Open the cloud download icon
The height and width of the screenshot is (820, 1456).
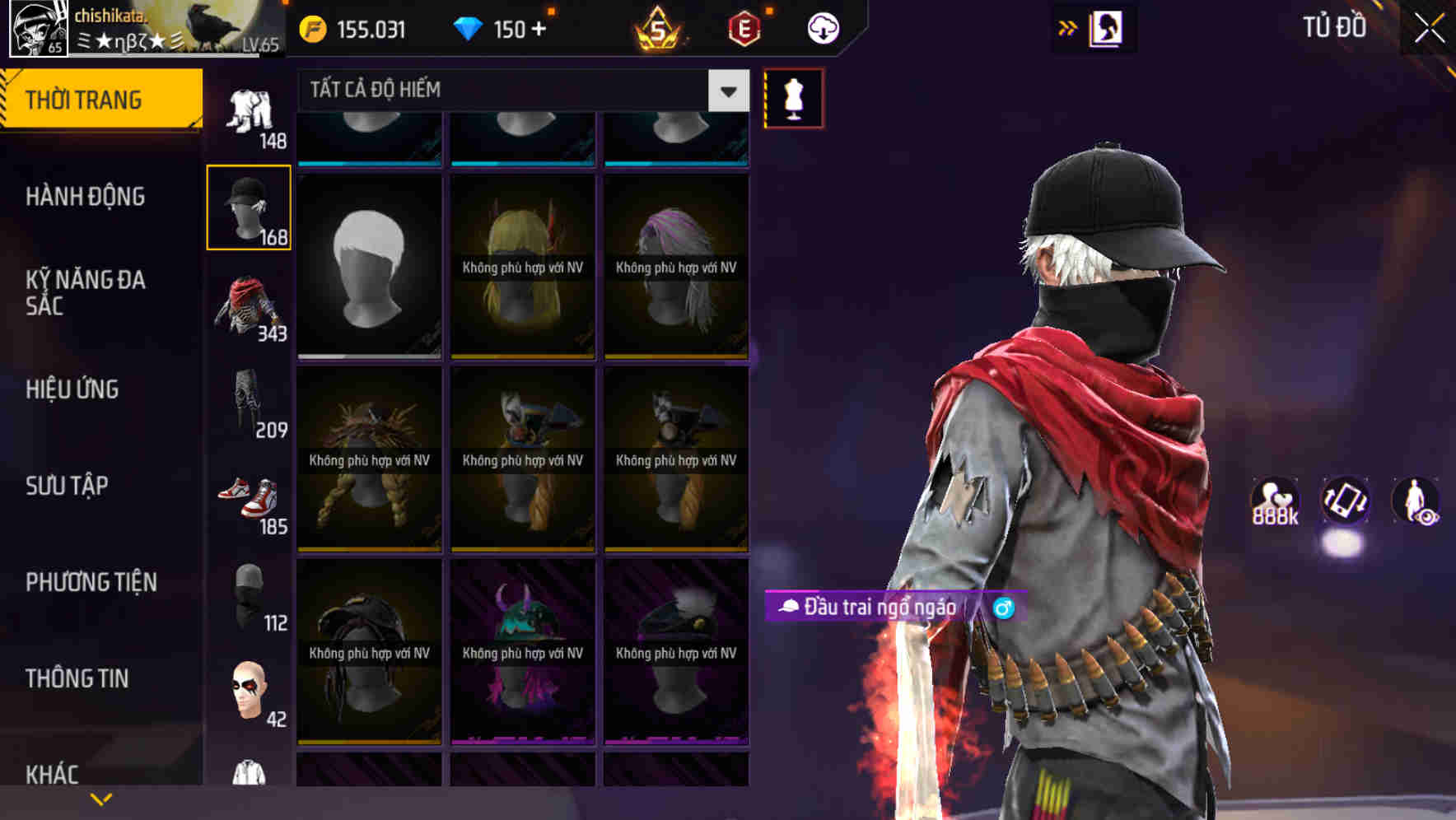click(822, 27)
